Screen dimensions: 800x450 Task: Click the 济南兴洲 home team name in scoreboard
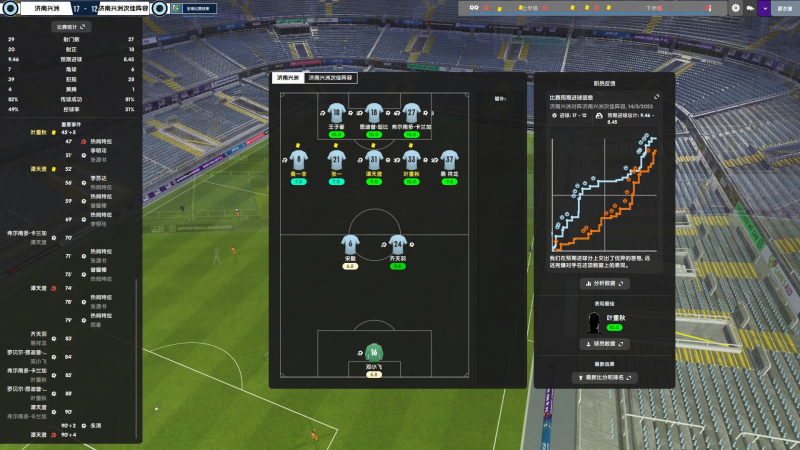coord(45,8)
